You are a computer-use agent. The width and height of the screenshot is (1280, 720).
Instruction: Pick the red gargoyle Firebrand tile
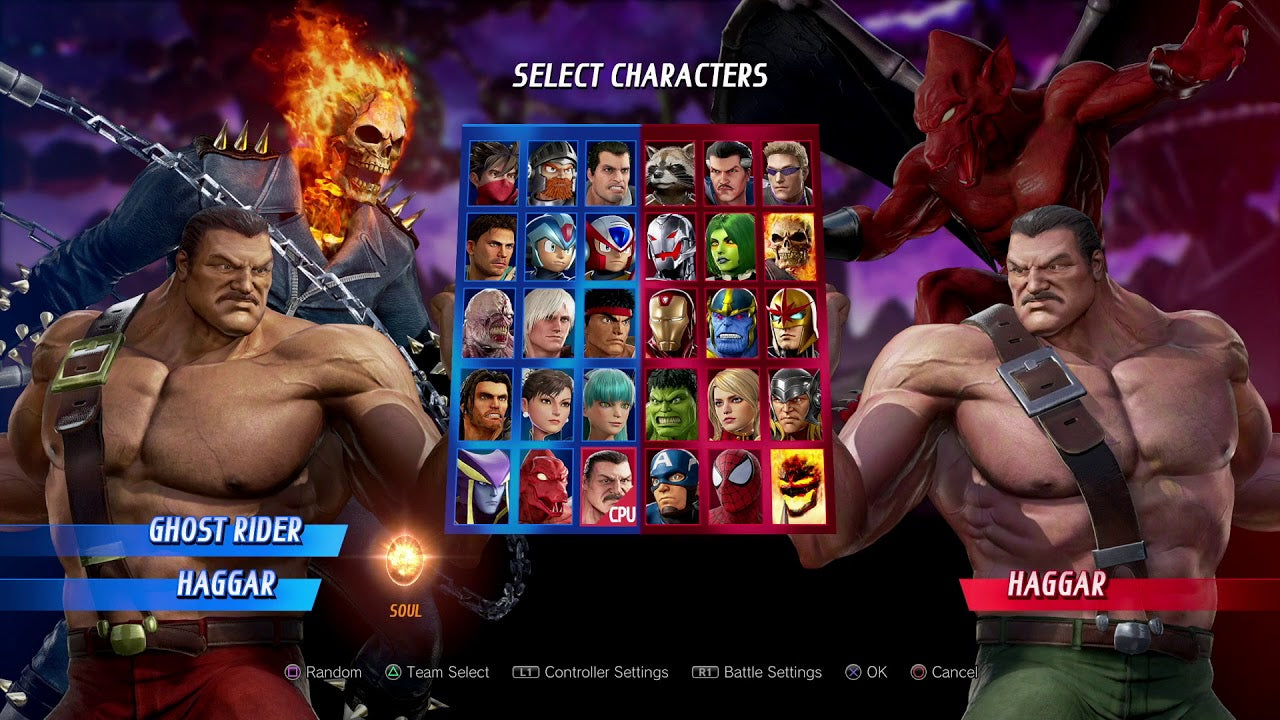click(545, 486)
